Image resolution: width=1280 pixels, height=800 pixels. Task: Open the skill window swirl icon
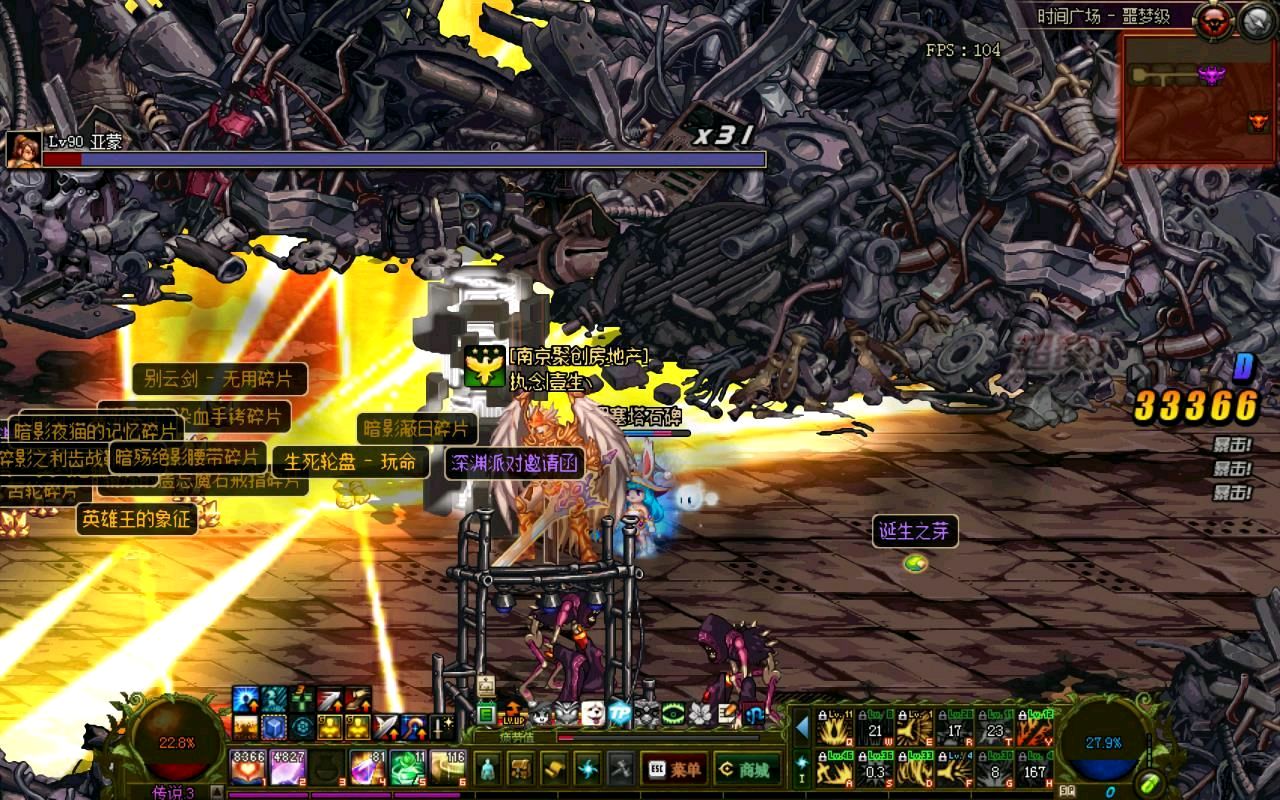[x=587, y=769]
